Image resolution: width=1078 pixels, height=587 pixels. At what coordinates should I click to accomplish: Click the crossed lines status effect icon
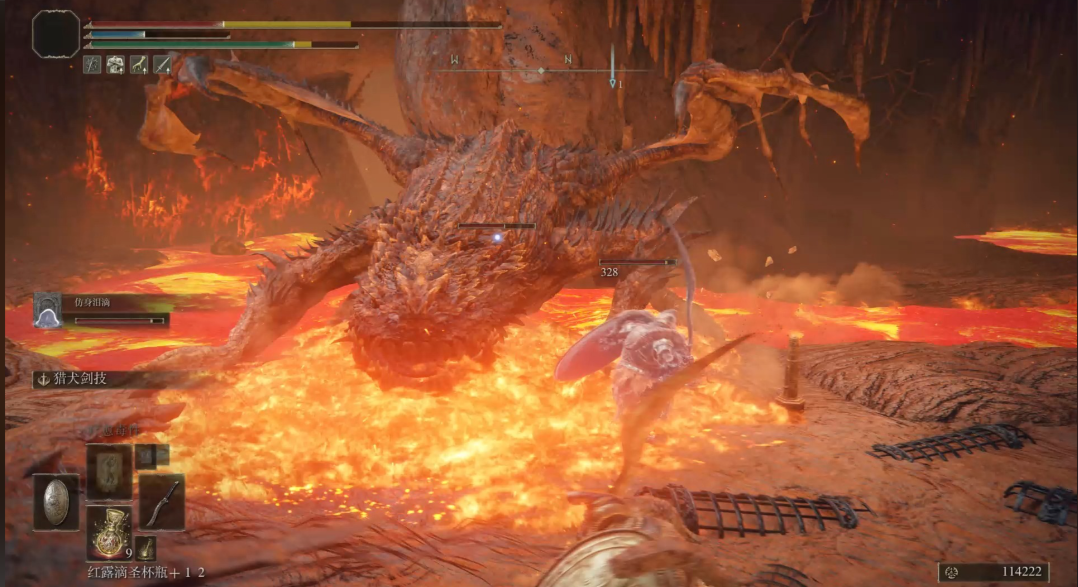click(92, 65)
